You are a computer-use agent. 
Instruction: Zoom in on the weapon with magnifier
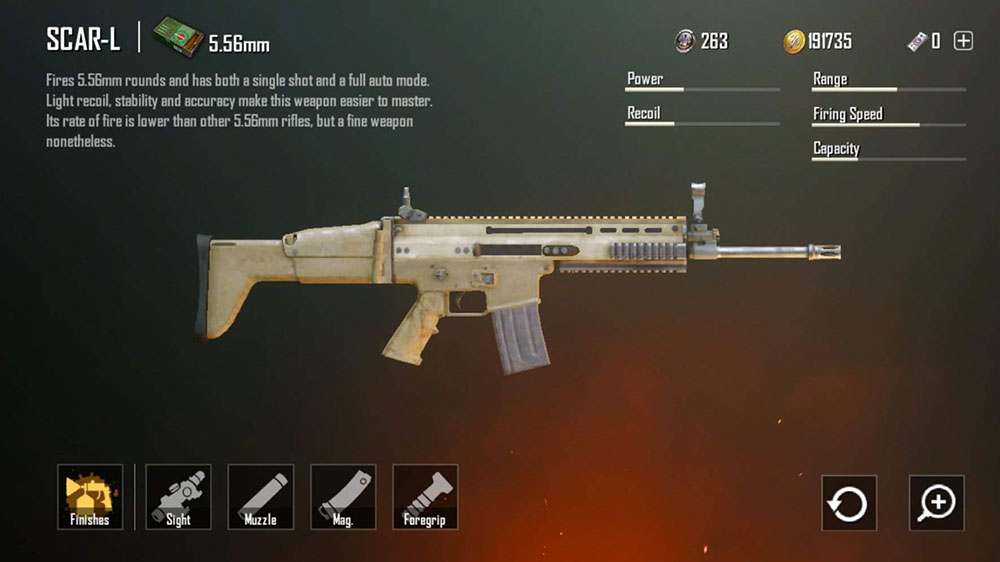(x=937, y=502)
